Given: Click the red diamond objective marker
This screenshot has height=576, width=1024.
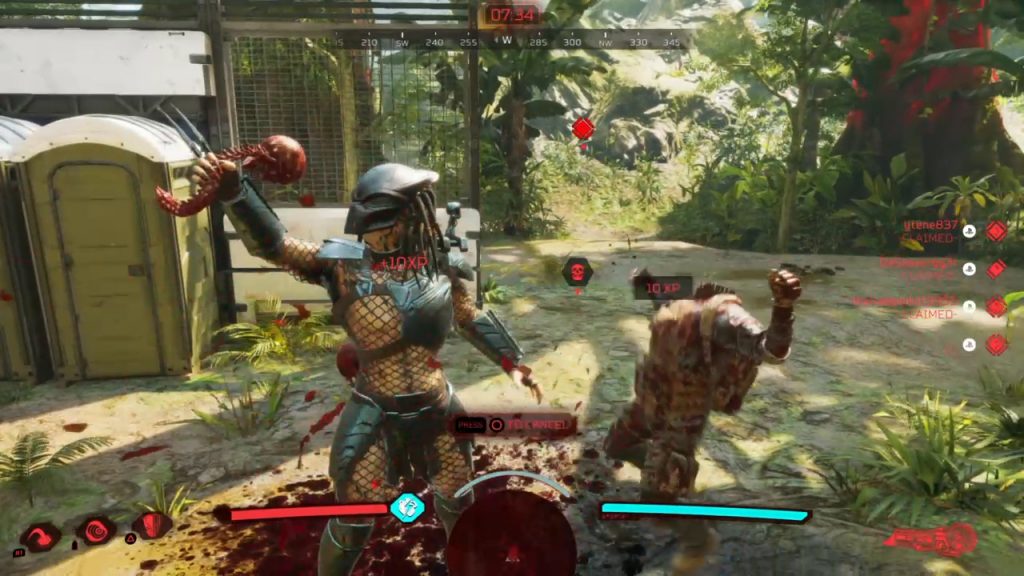Looking at the screenshot, I should point(583,128).
